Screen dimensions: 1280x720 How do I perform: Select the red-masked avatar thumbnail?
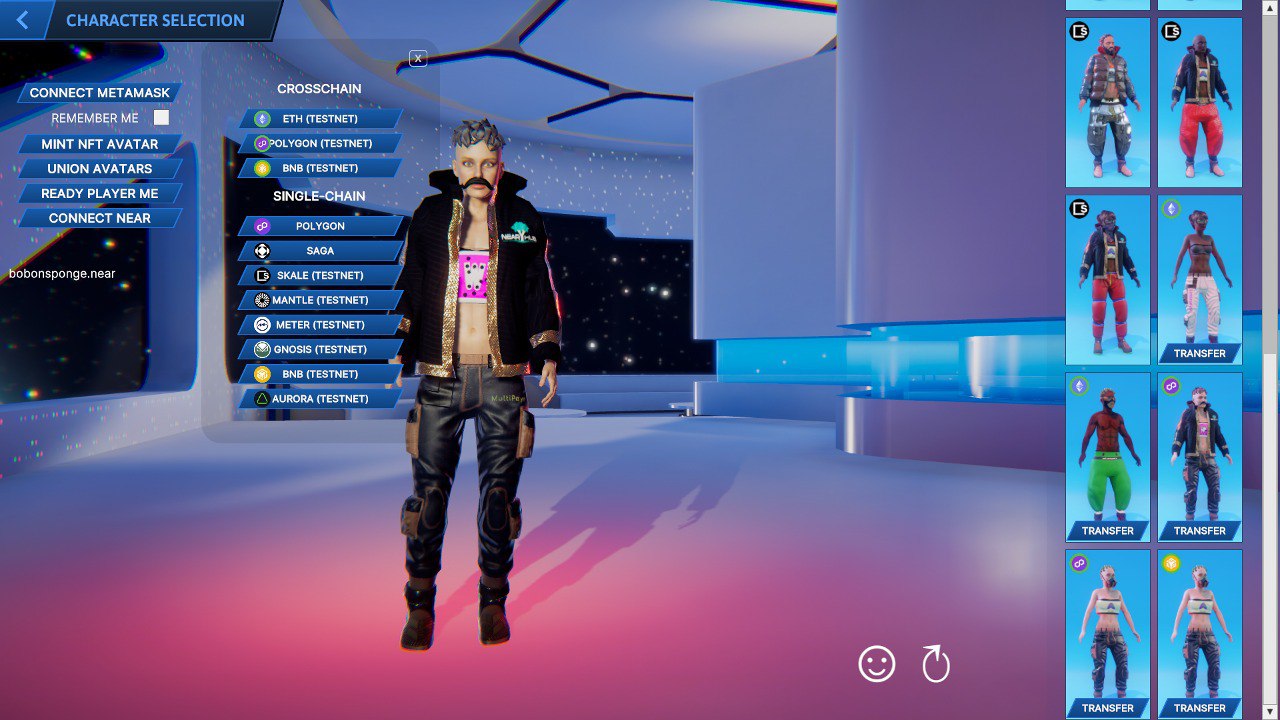click(1108, 455)
